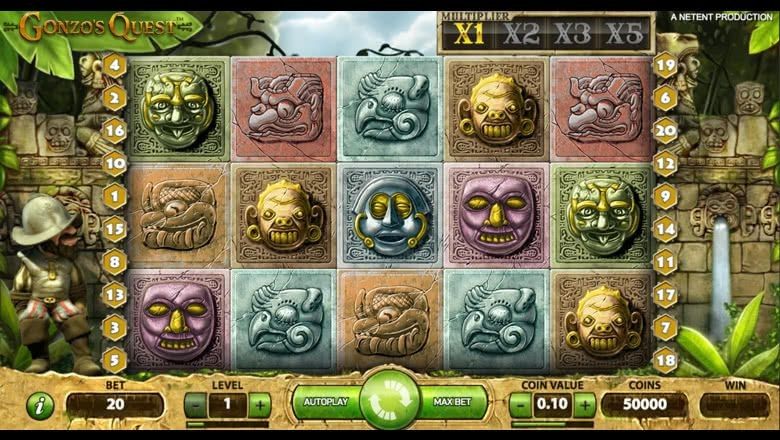The image size is (780, 440).
Task: Select payline marker number 18
Action: [665, 358]
